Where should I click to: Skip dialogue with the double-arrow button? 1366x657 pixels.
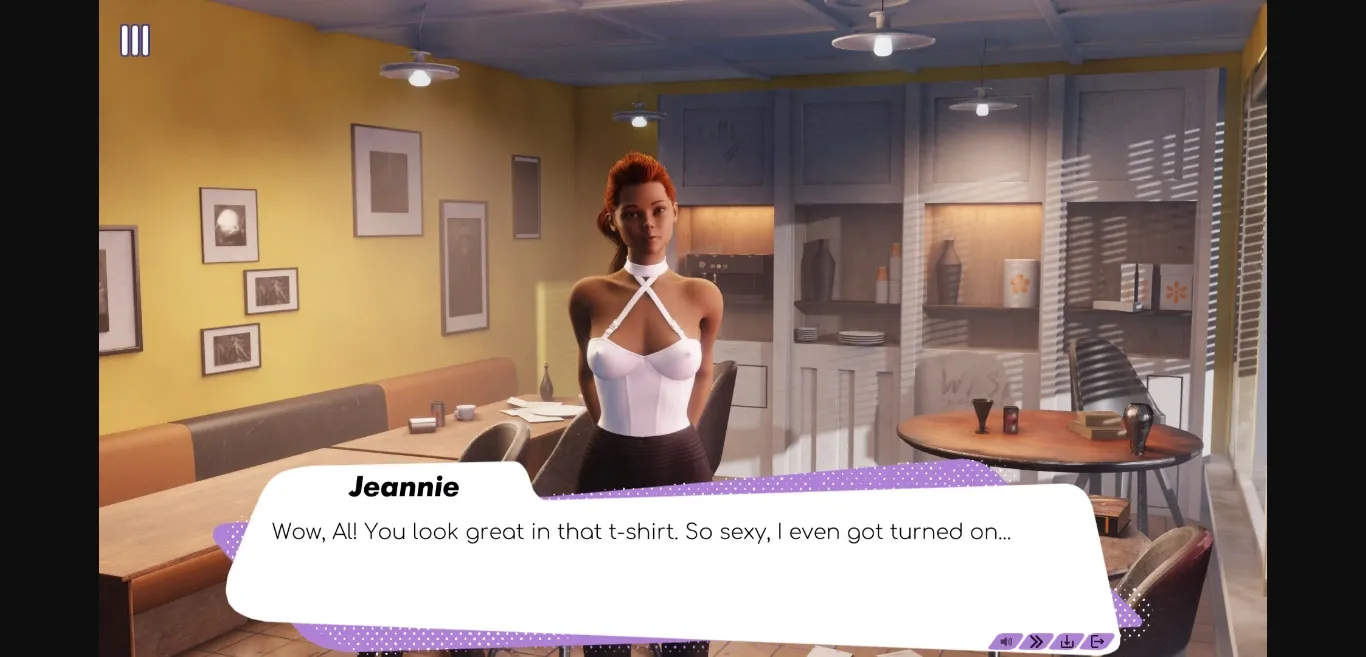pos(1036,641)
